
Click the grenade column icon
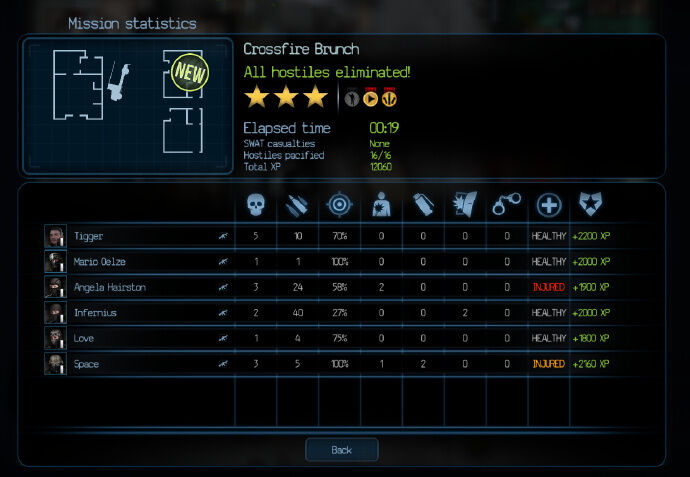[x=423, y=205]
